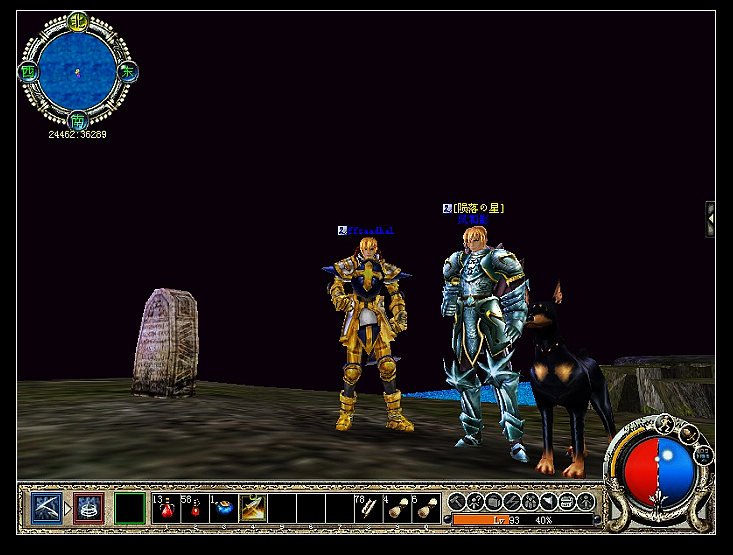
Task: Open the lightning bolt menu button
Action: [512, 500]
